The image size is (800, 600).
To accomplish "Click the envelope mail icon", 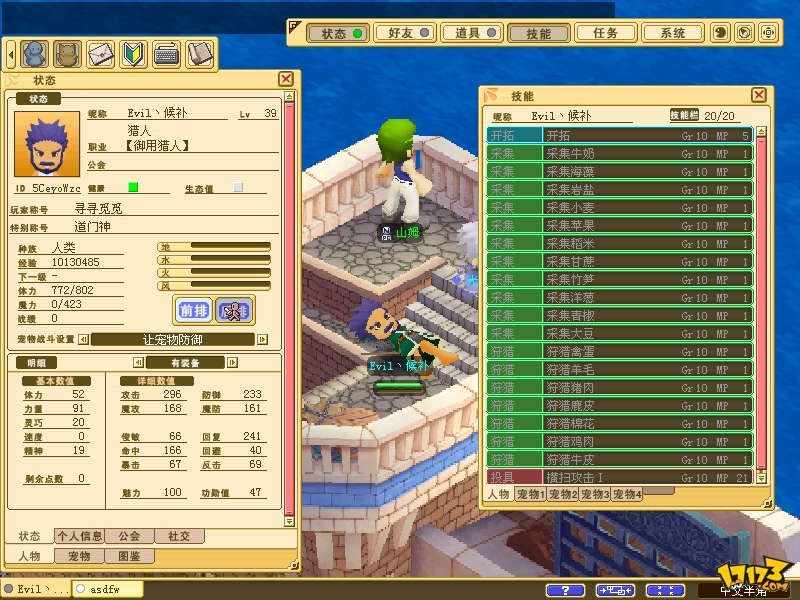I will (x=101, y=52).
